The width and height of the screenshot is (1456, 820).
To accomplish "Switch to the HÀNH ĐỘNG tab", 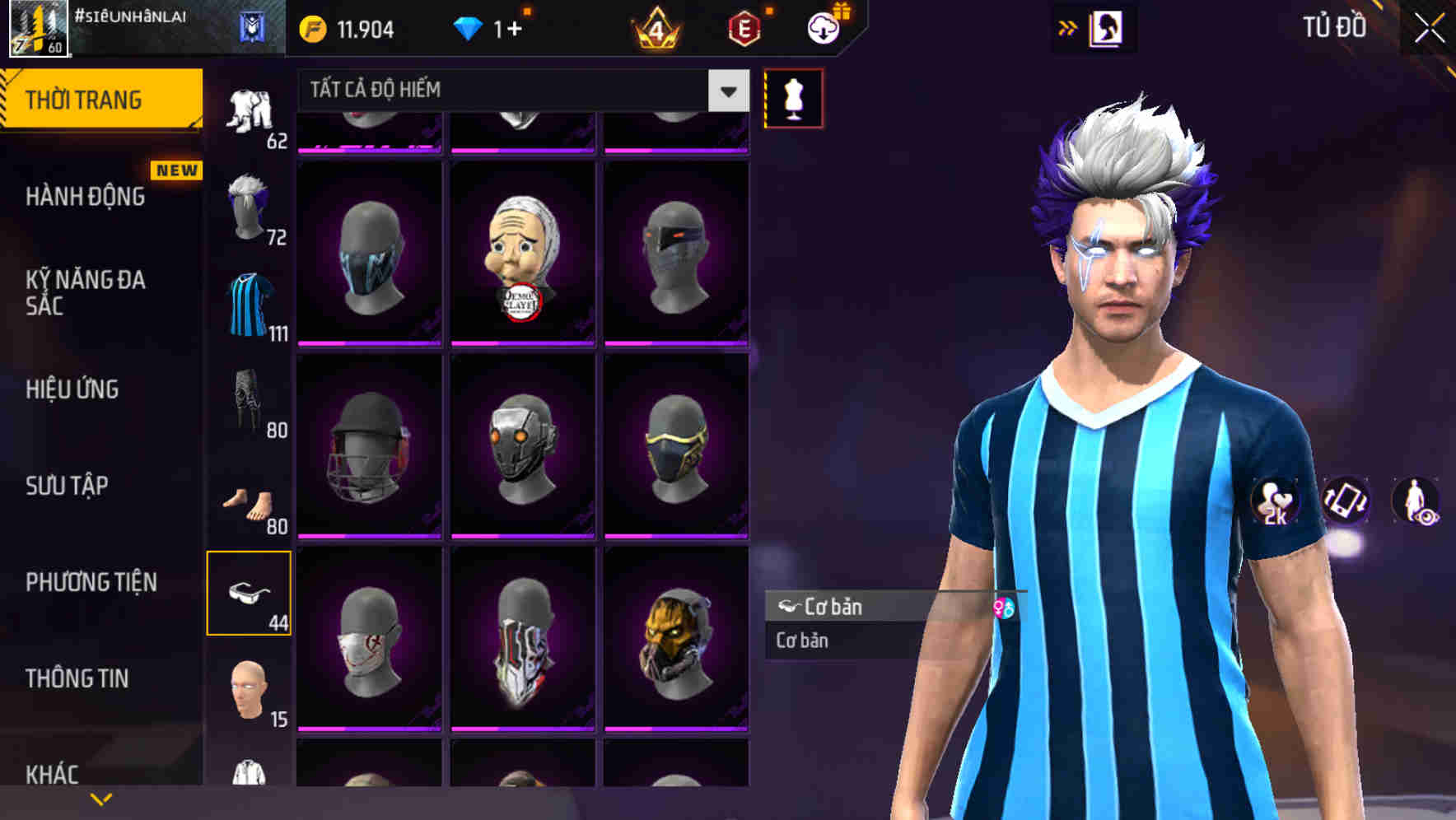I will pos(87,197).
